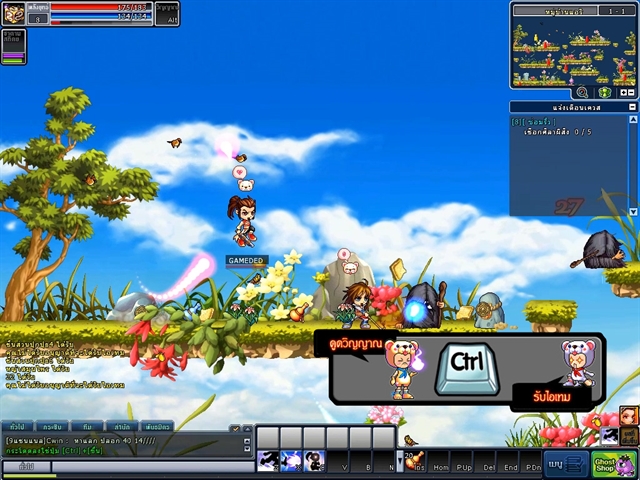This screenshot has height=480, width=640.
Task: Zoom in the minimap with plus button
Action: point(623,92)
